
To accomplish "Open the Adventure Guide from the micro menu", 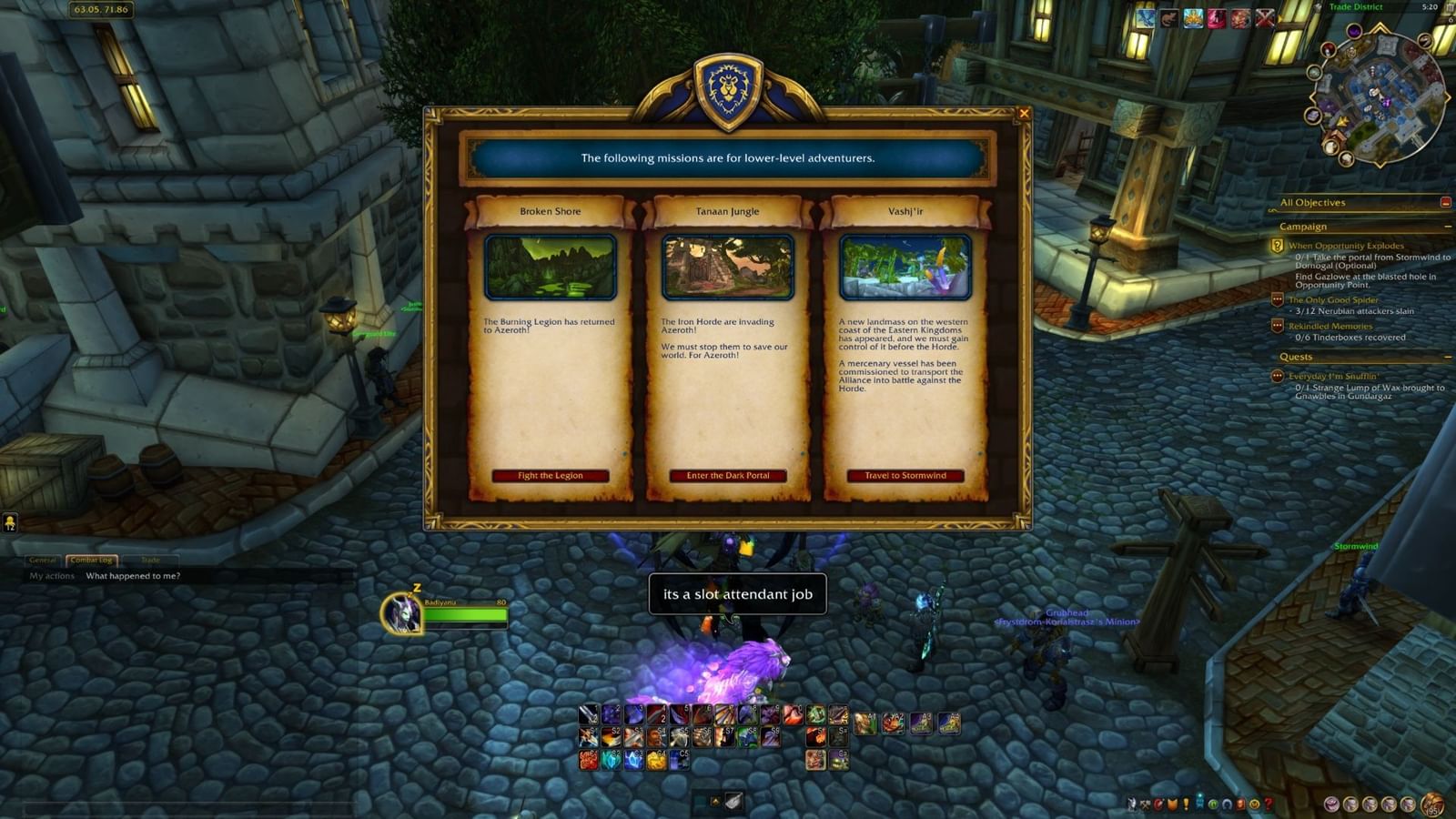I will pyautogui.click(x=1239, y=804).
